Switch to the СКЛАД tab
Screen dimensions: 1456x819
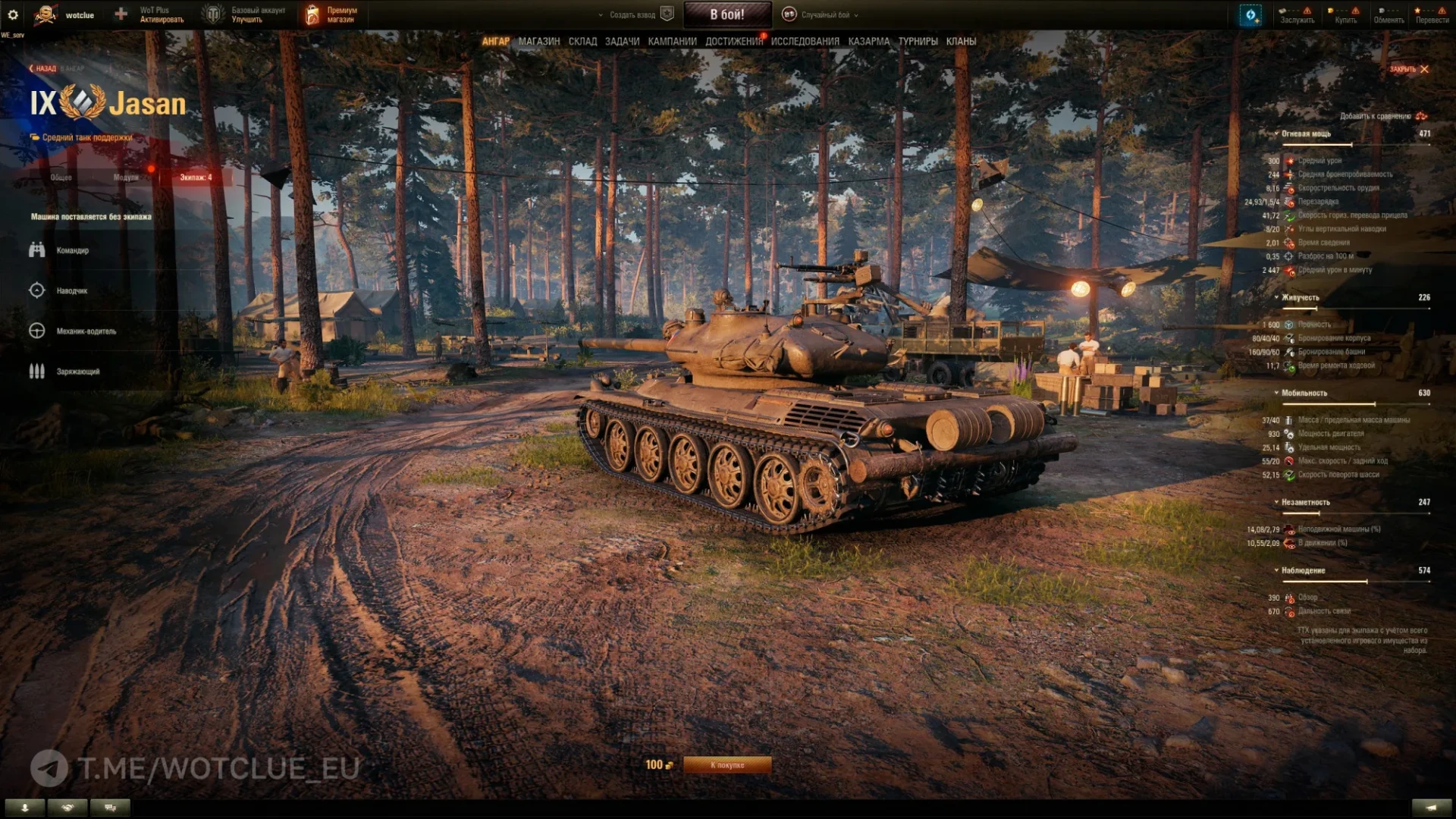coord(582,42)
